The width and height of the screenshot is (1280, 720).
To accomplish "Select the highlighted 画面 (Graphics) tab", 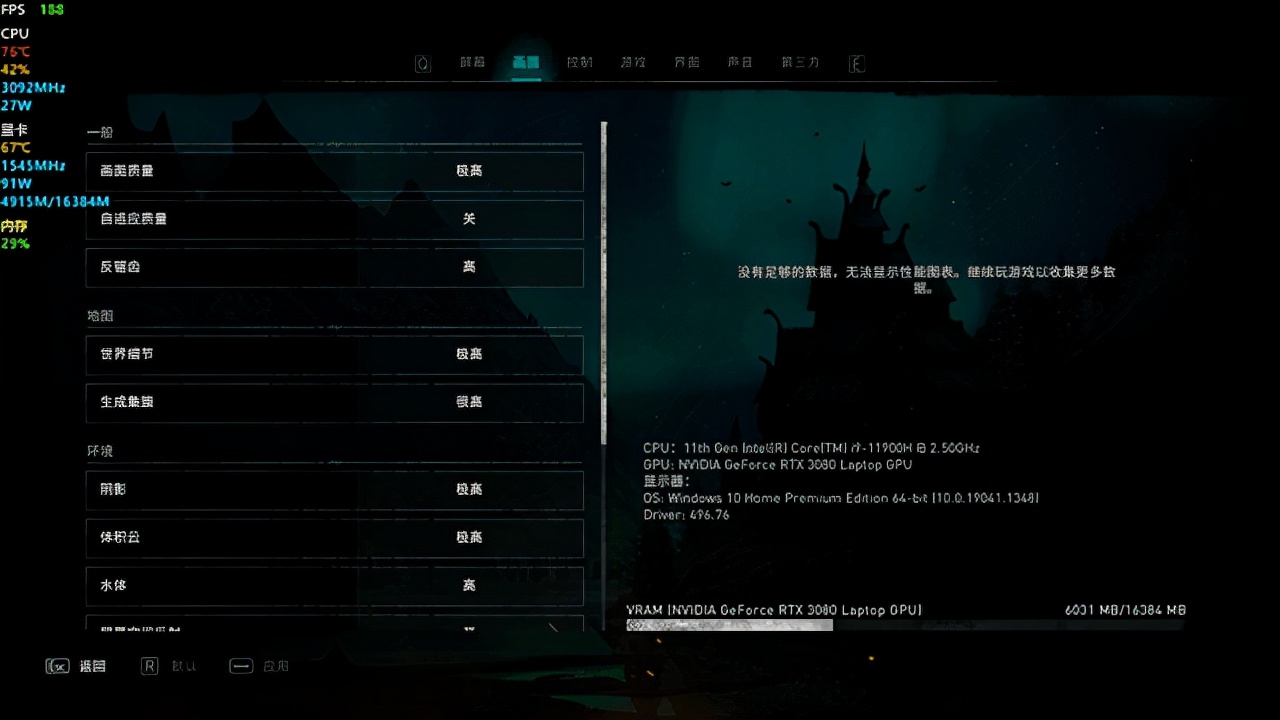I will coord(526,63).
